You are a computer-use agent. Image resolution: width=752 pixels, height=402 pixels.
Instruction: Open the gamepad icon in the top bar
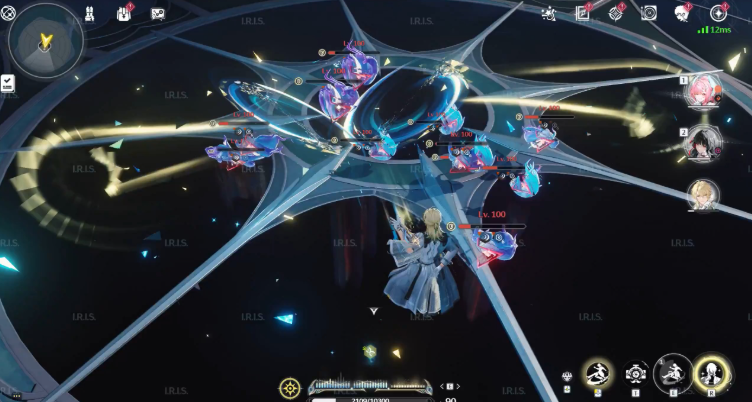(x=158, y=14)
